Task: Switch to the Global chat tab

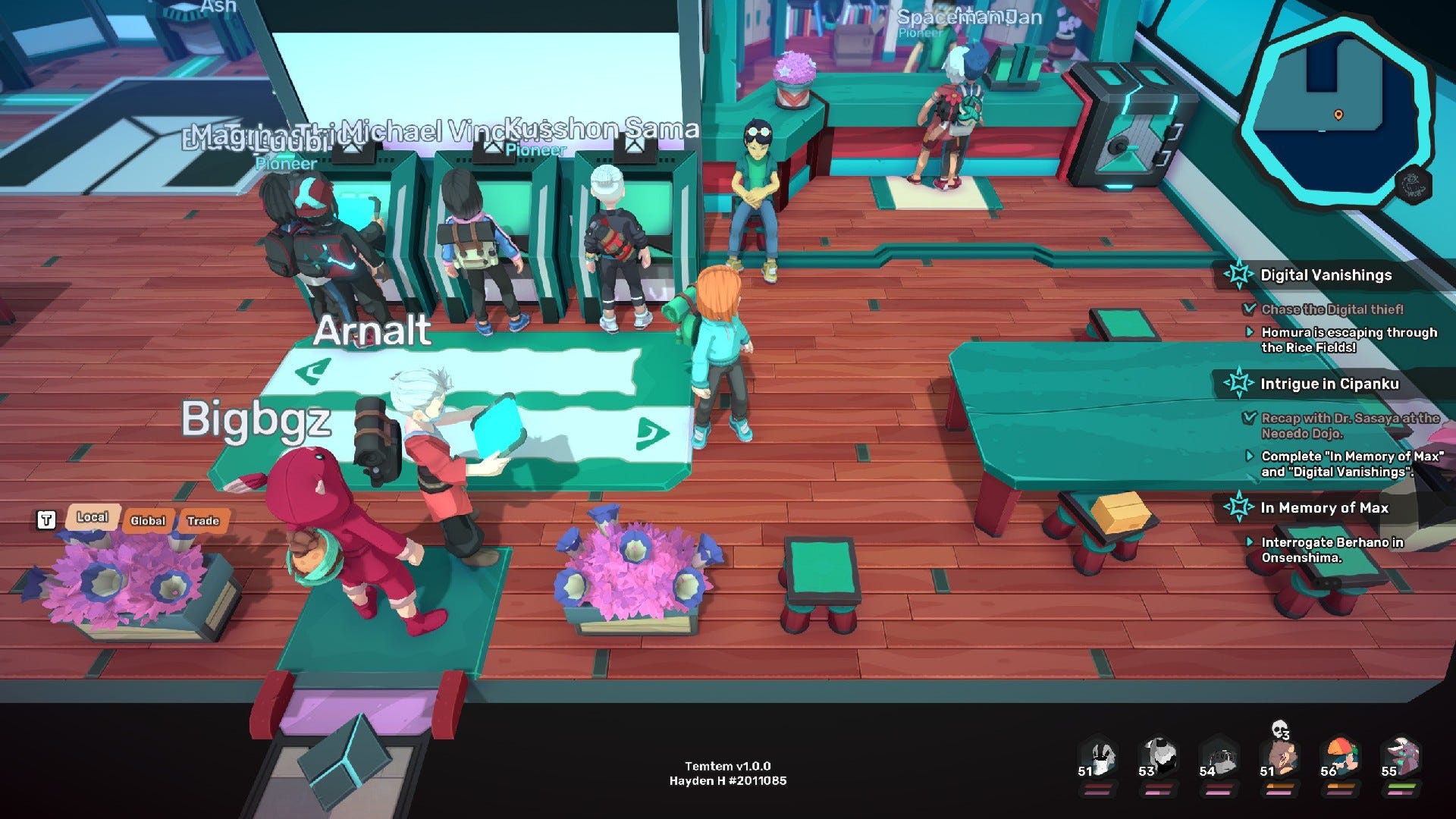Action: 149,521
